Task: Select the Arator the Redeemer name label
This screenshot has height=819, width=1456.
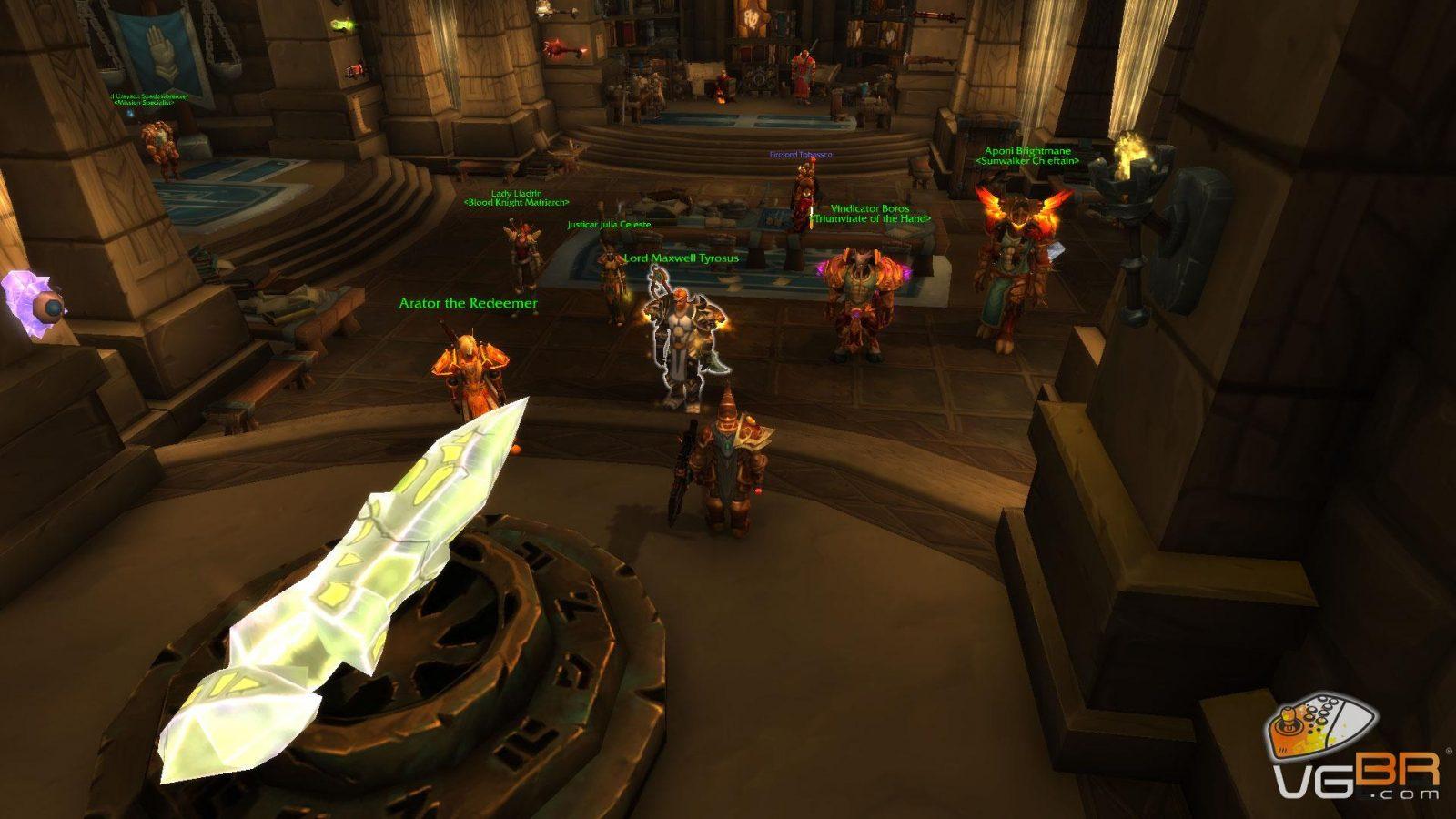Action: (468, 303)
